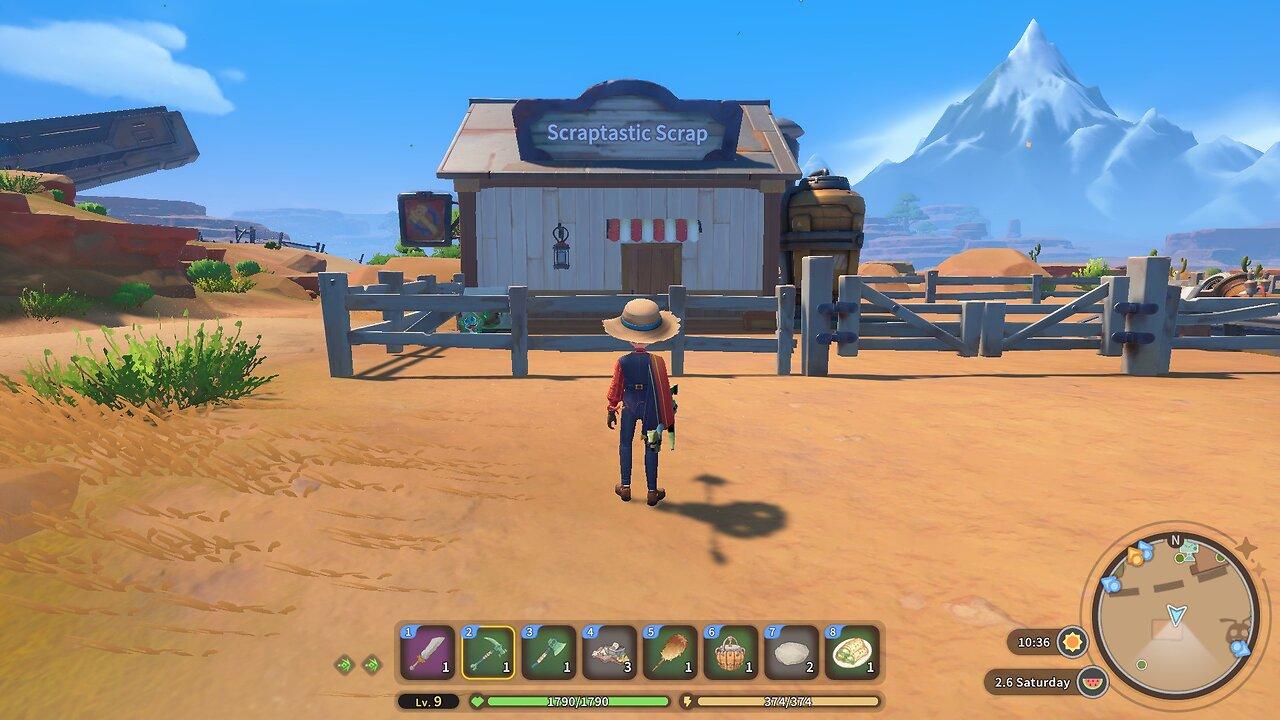This screenshot has width=1280, height=720.
Task: Toggle the left green hotbar switch arrow
Action: point(344,664)
